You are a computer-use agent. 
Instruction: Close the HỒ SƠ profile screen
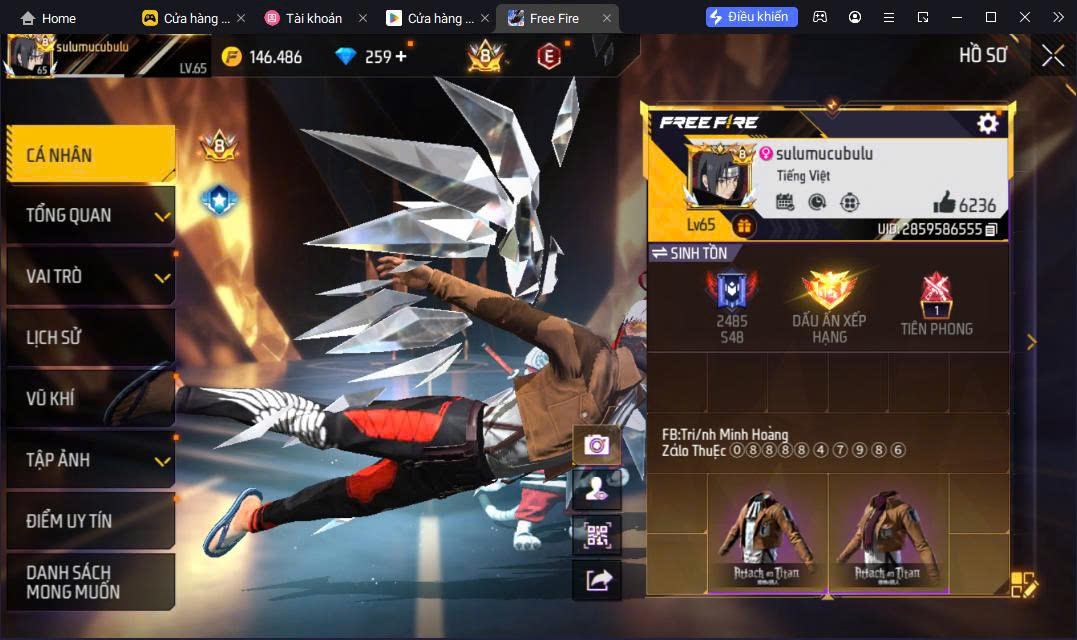pos(1052,56)
